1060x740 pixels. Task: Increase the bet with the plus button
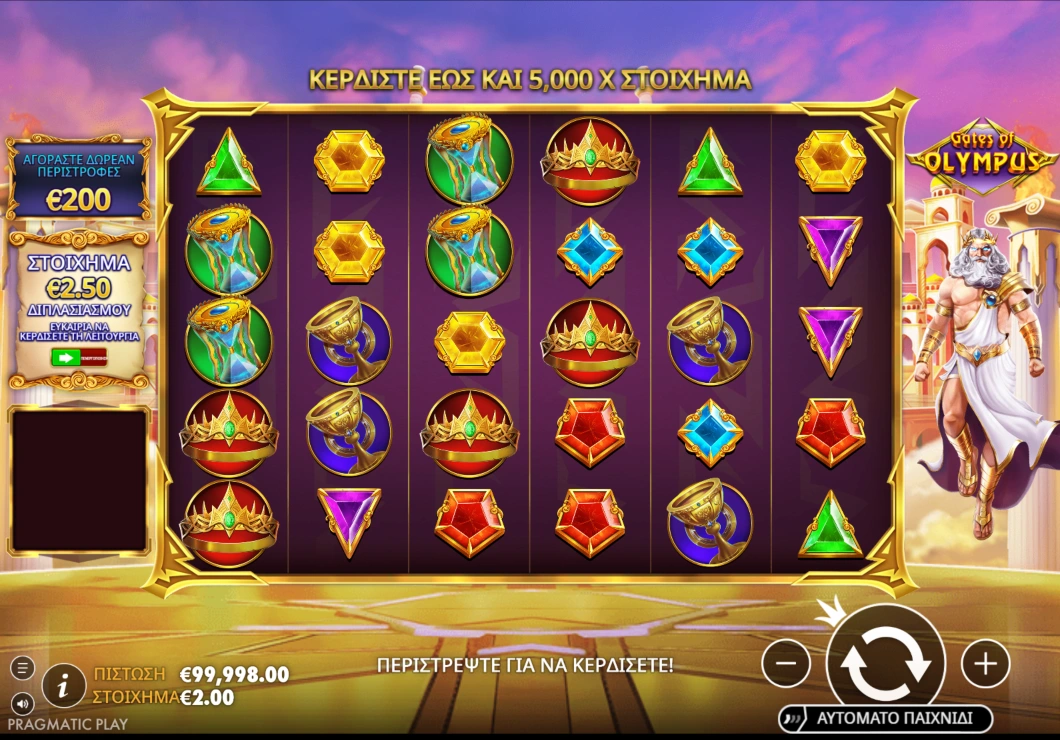point(986,662)
